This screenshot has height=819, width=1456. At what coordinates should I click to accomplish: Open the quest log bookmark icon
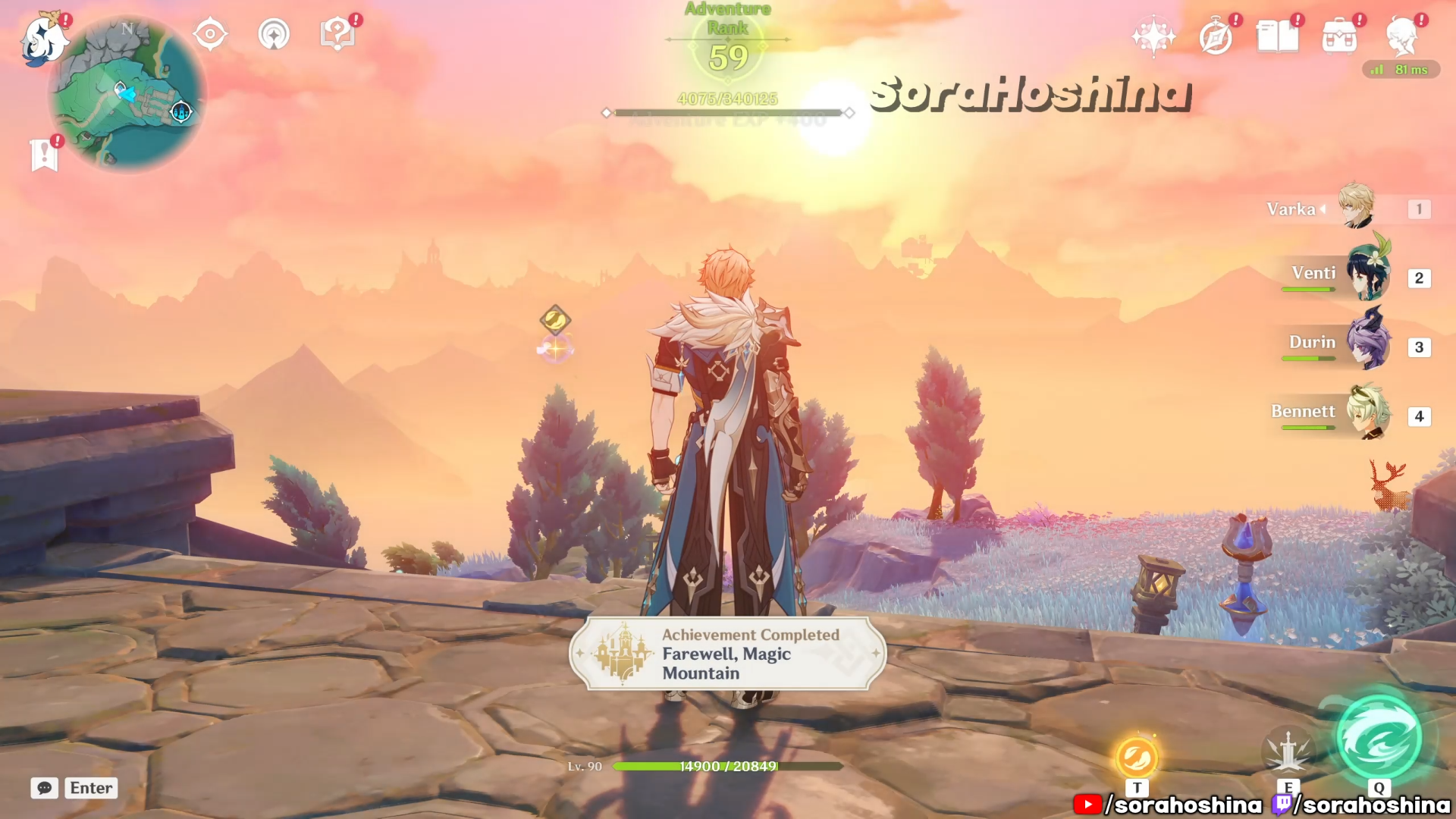coord(44,155)
